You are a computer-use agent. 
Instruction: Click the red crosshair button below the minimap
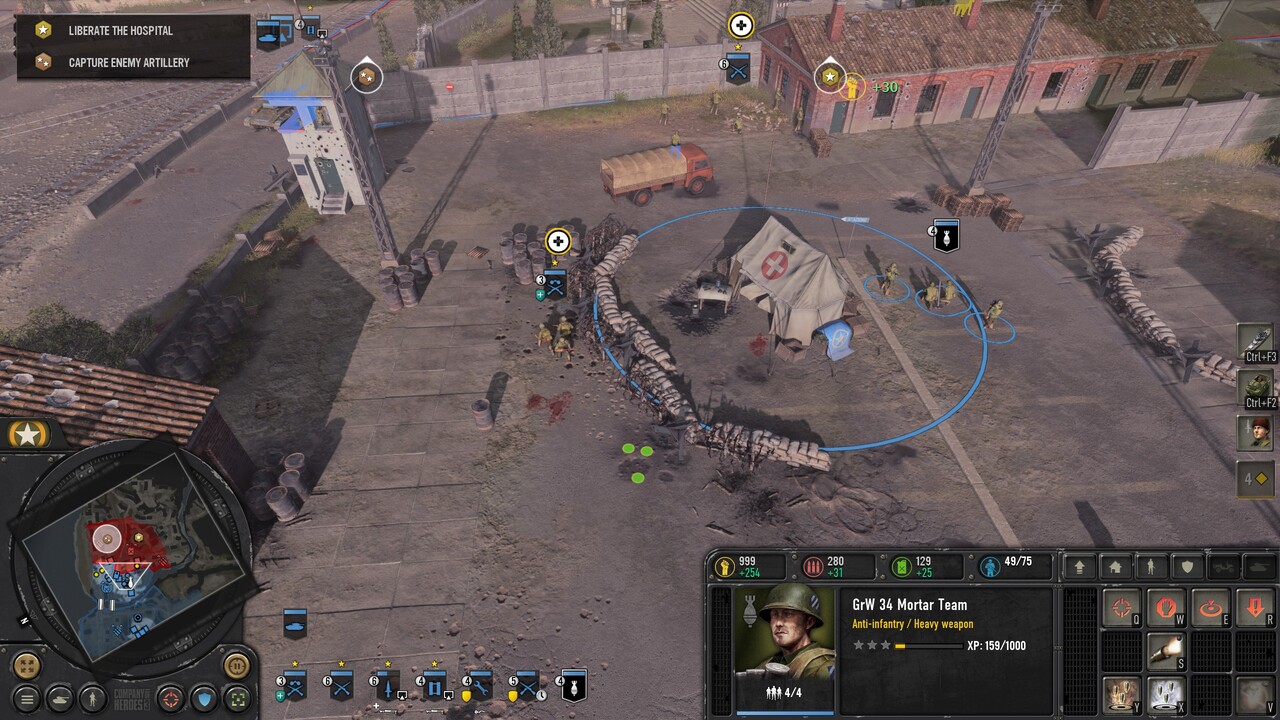171,698
